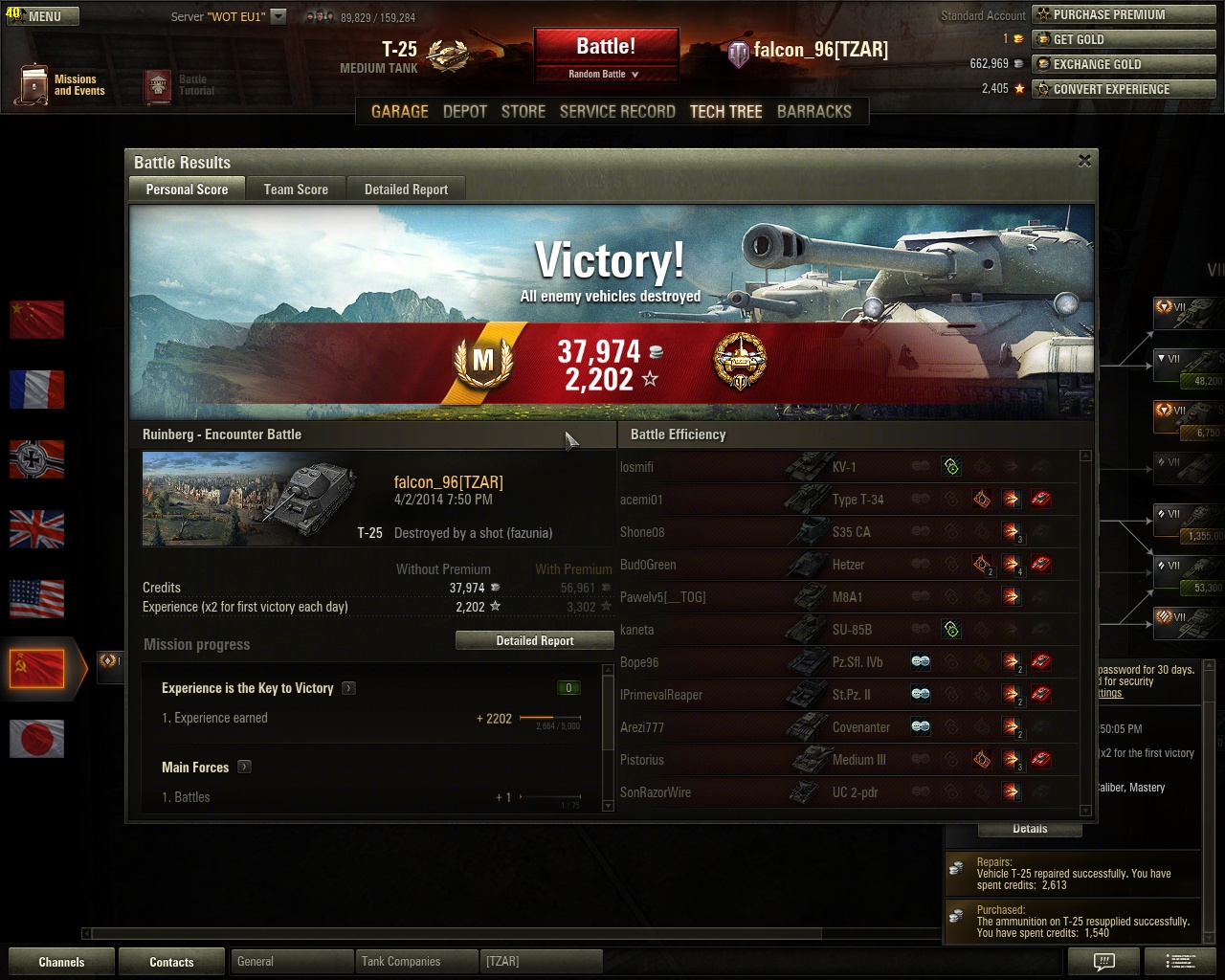Go to the GARAGE screen
Image resolution: width=1225 pixels, height=980 pixels.
tap(399, 111)
